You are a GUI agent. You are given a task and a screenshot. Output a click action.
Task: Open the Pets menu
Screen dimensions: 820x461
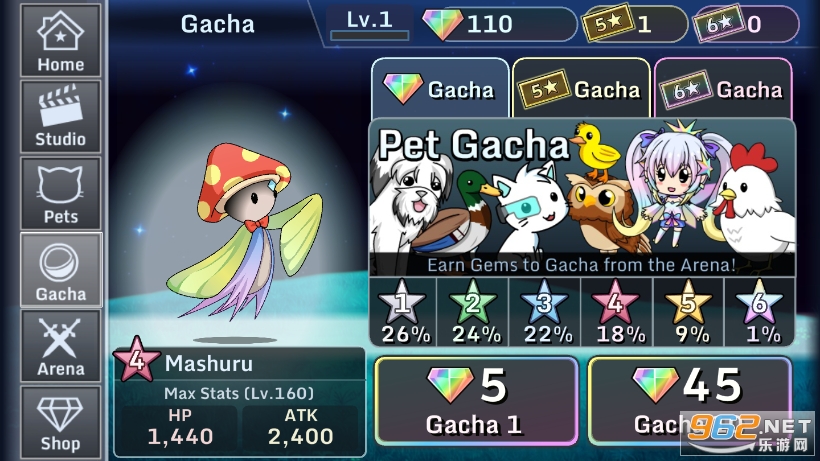[x=61, y=193]
